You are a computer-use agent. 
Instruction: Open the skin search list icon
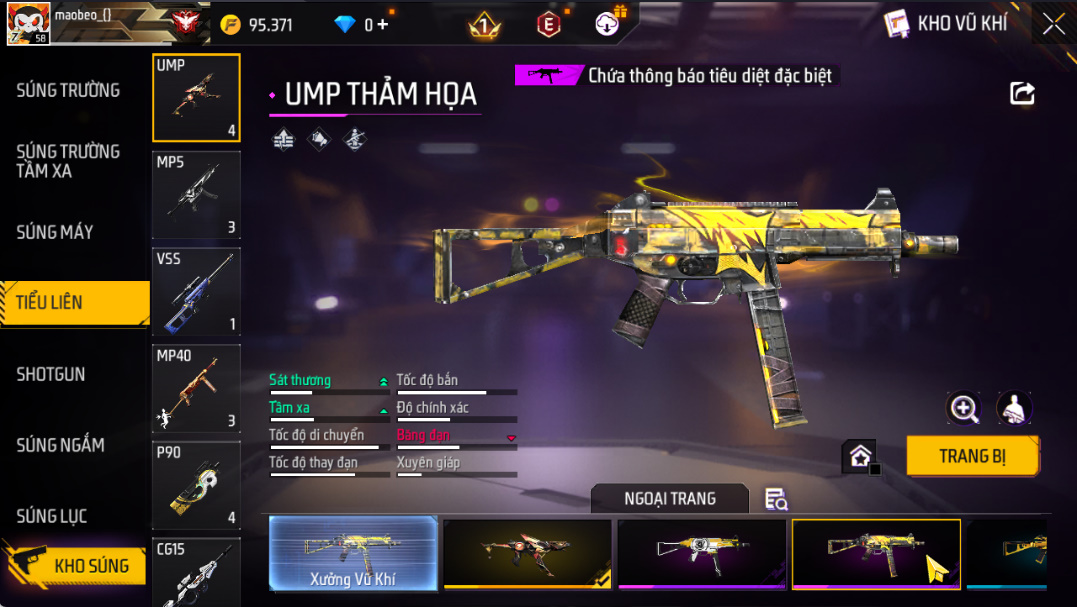click(776, 499)
